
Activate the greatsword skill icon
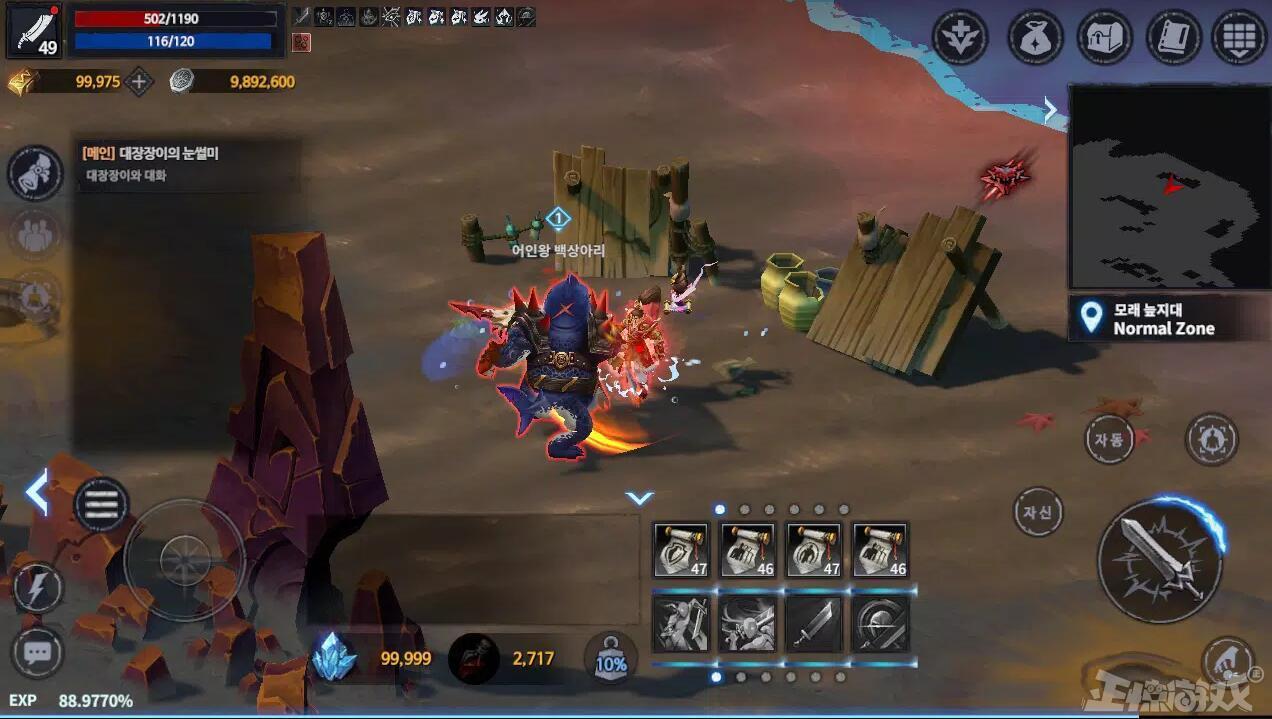point(813,624)
